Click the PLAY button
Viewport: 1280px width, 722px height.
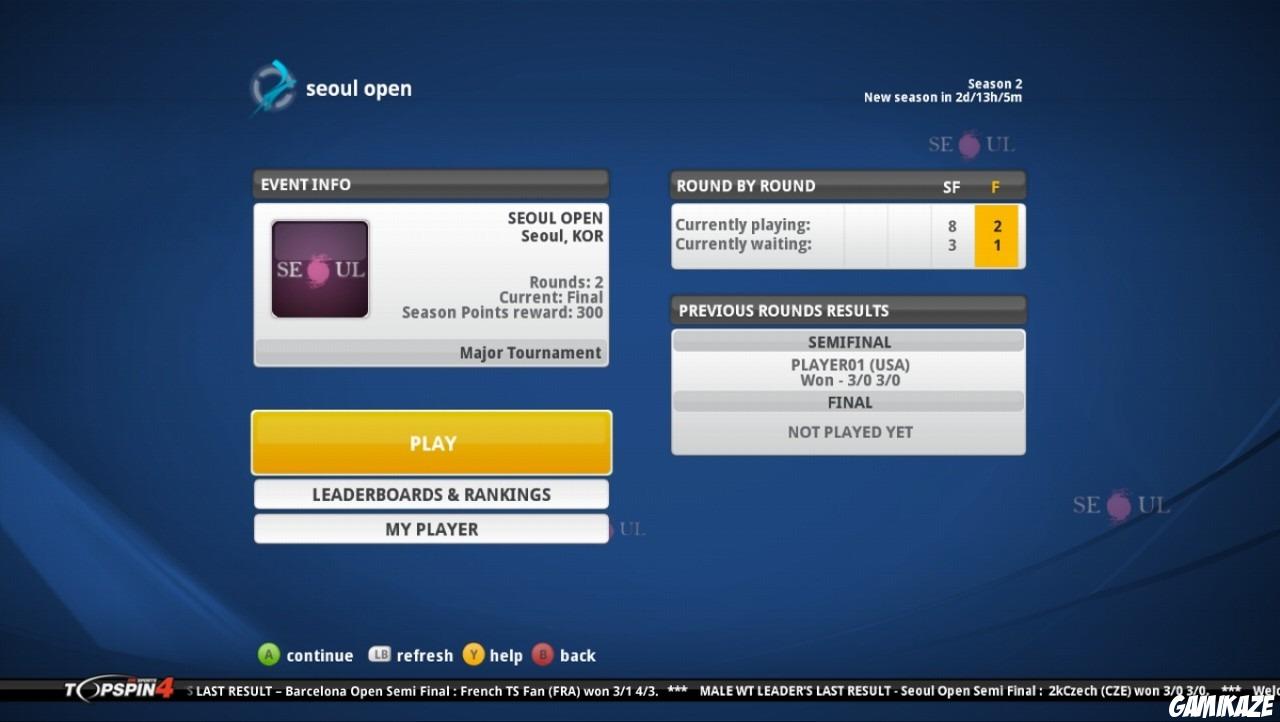tap(431, 442)
